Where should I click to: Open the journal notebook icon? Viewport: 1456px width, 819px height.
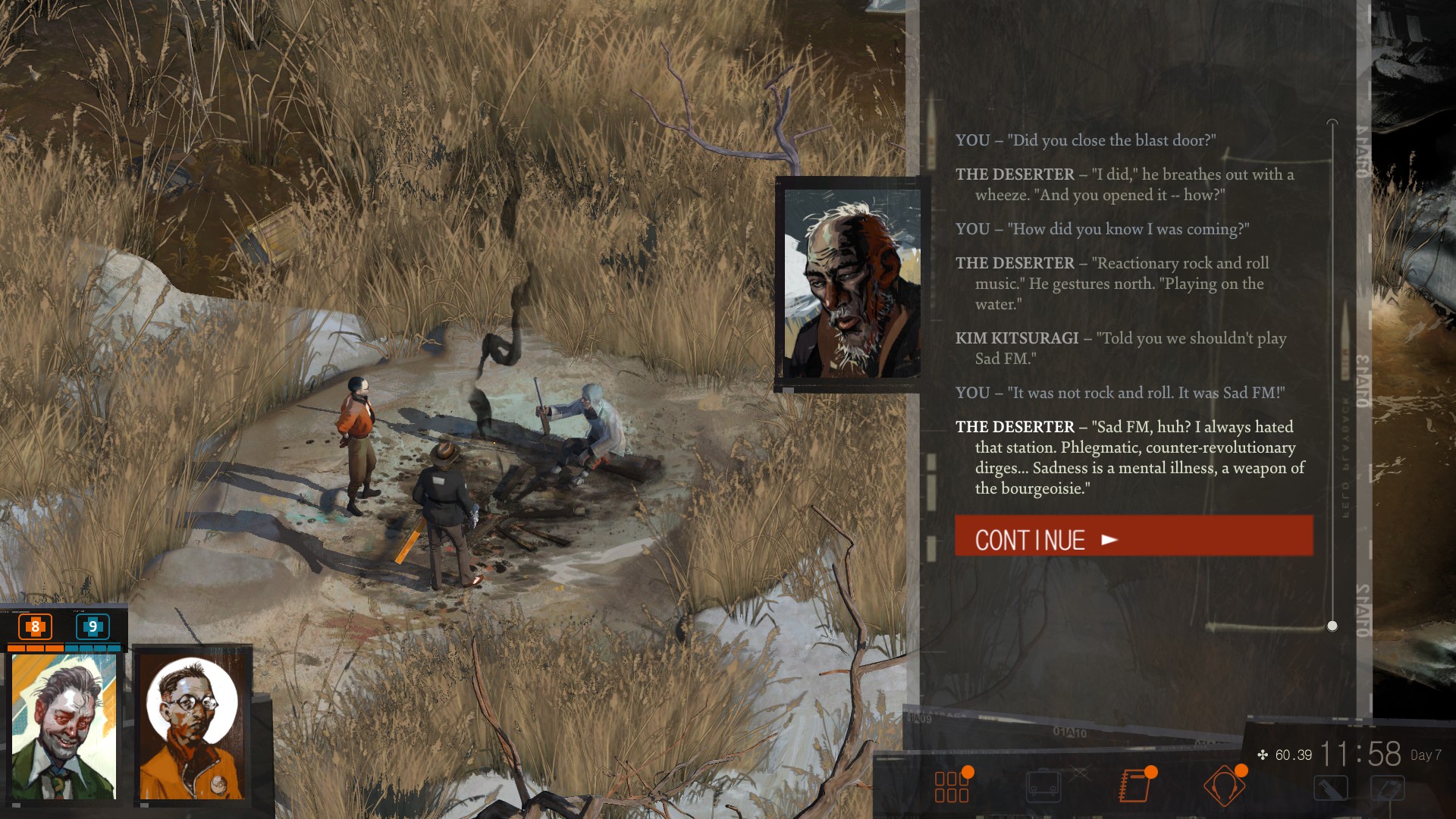(x=1134, y=786)
